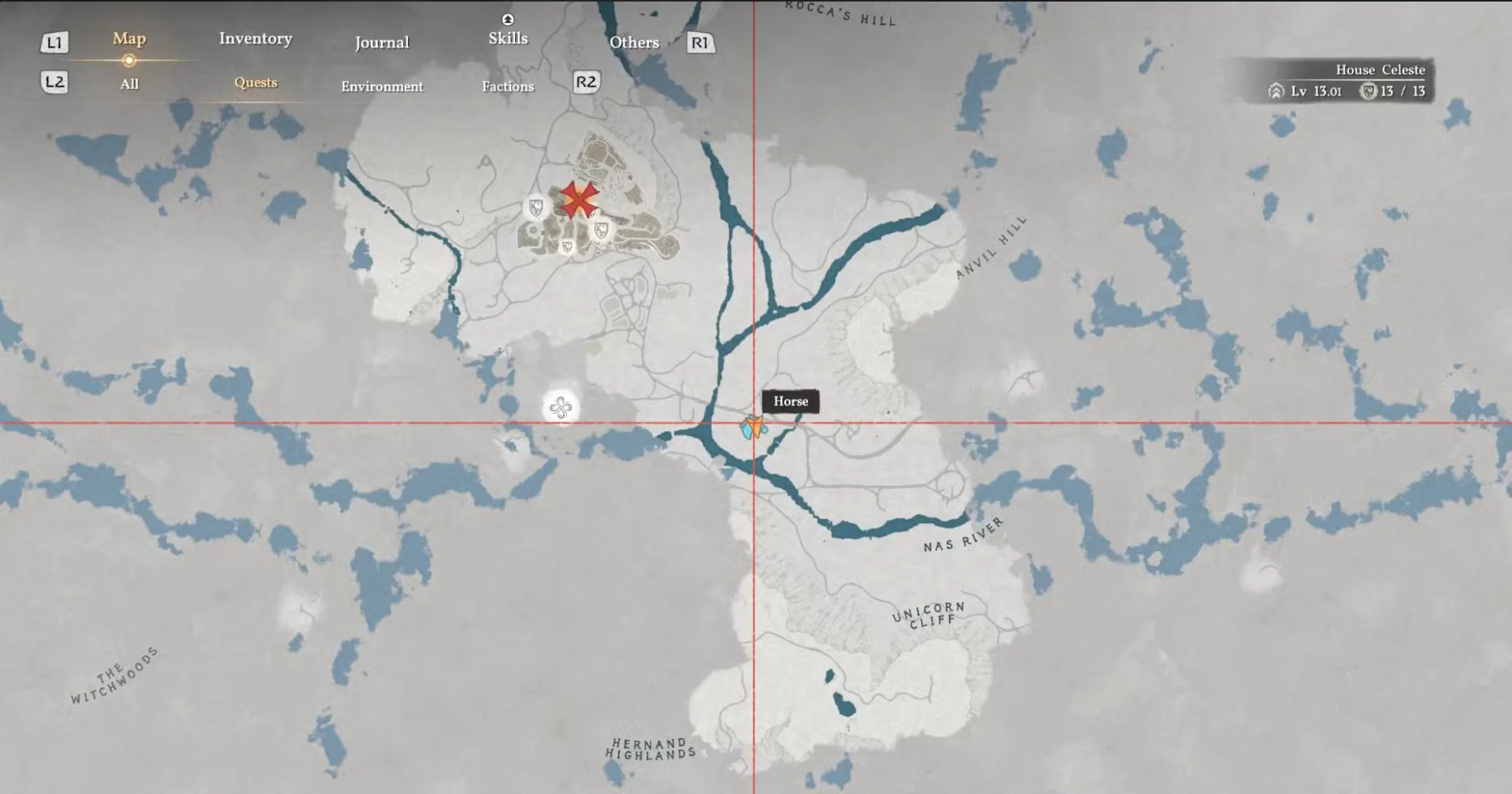Click the large shield emblem below the red star
This screenshot has width=1512, height=794.
coord(602,231)
